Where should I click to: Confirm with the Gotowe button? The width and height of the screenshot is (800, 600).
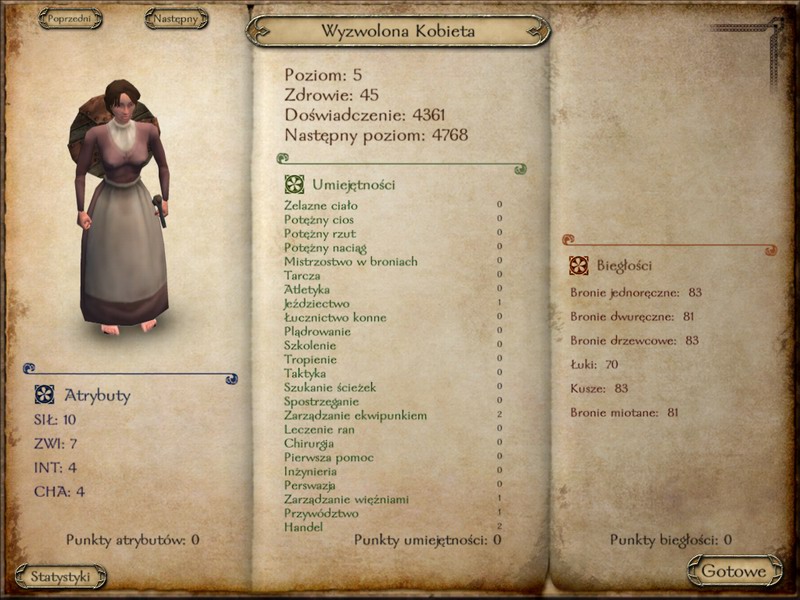[734, 572]
